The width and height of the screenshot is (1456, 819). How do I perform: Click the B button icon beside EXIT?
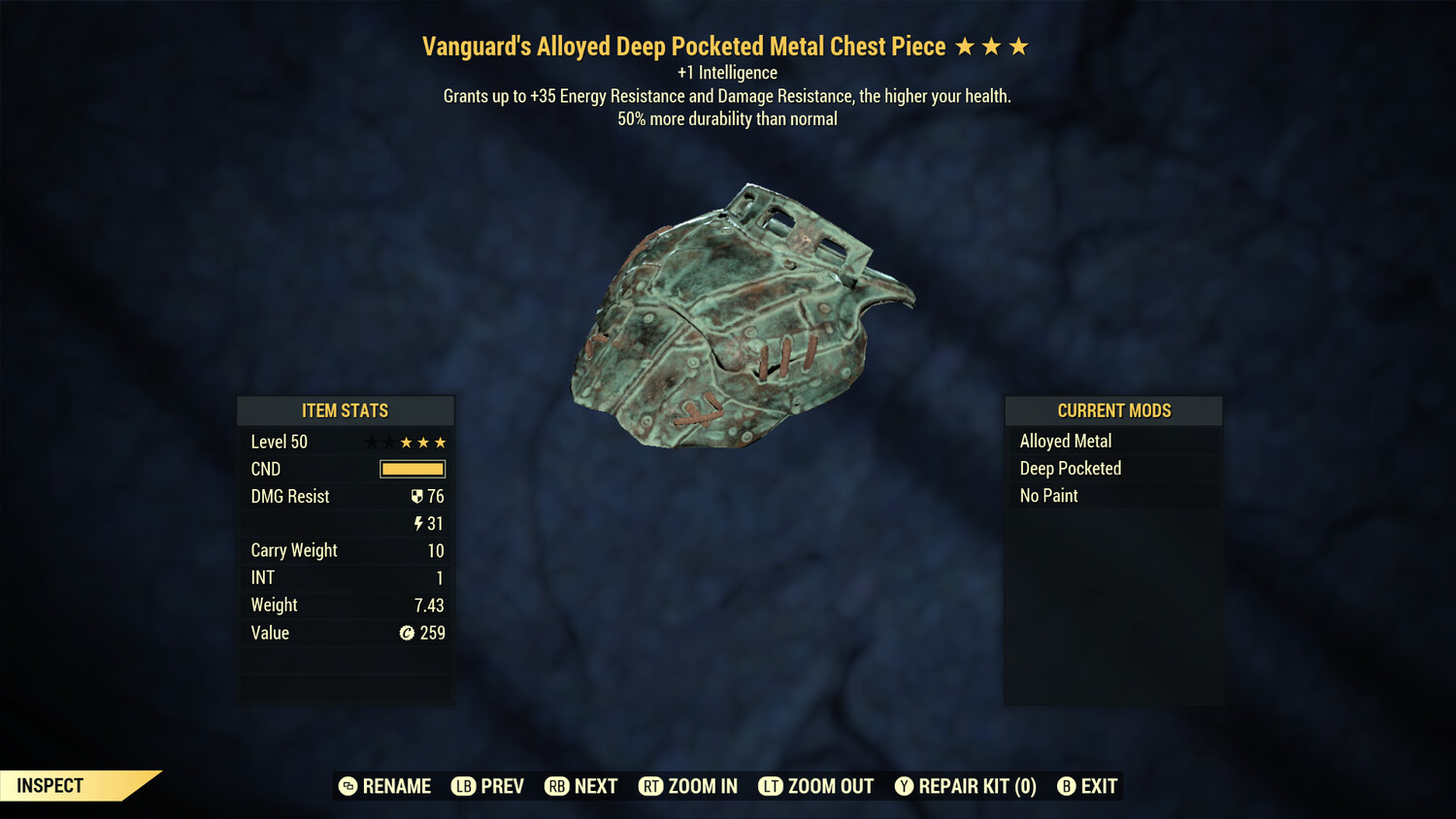1068,786
